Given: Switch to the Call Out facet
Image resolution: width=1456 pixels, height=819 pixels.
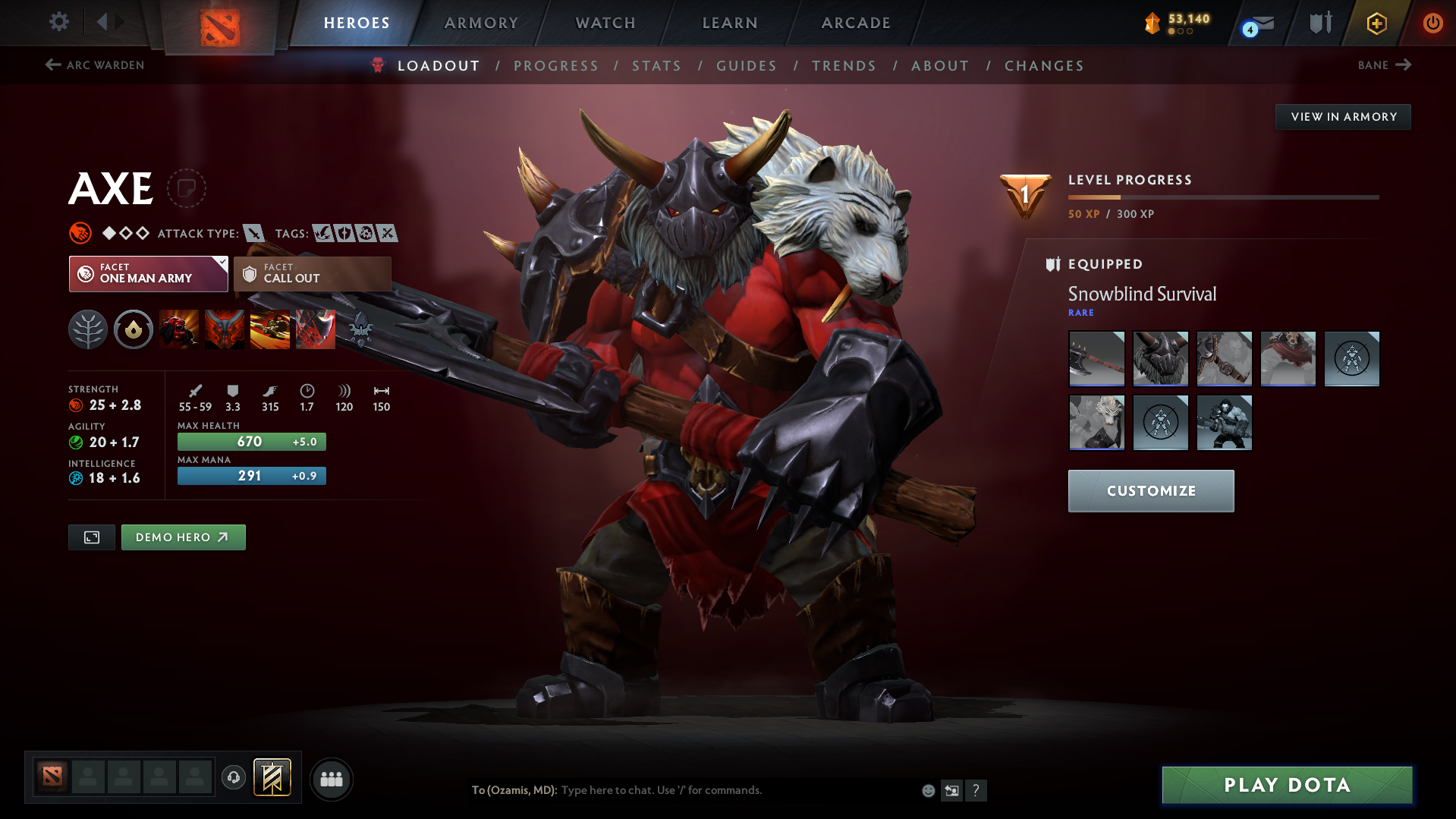Looking at the screenshot, I should coord(311,273).
